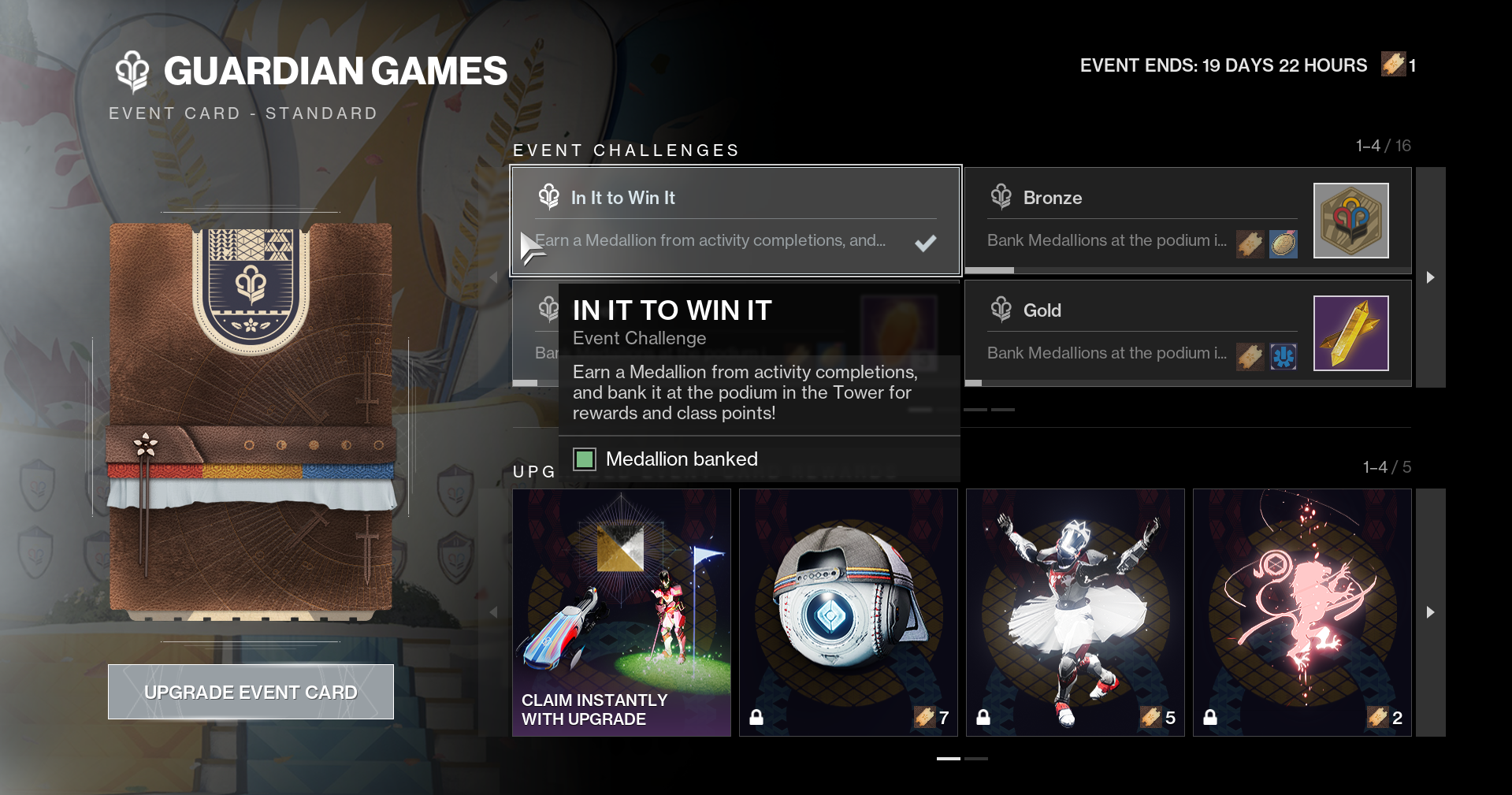Screen dimensions: 1512x795
Task: Expand additional upgraded rewards via the right chevron
Action: 1429,611
